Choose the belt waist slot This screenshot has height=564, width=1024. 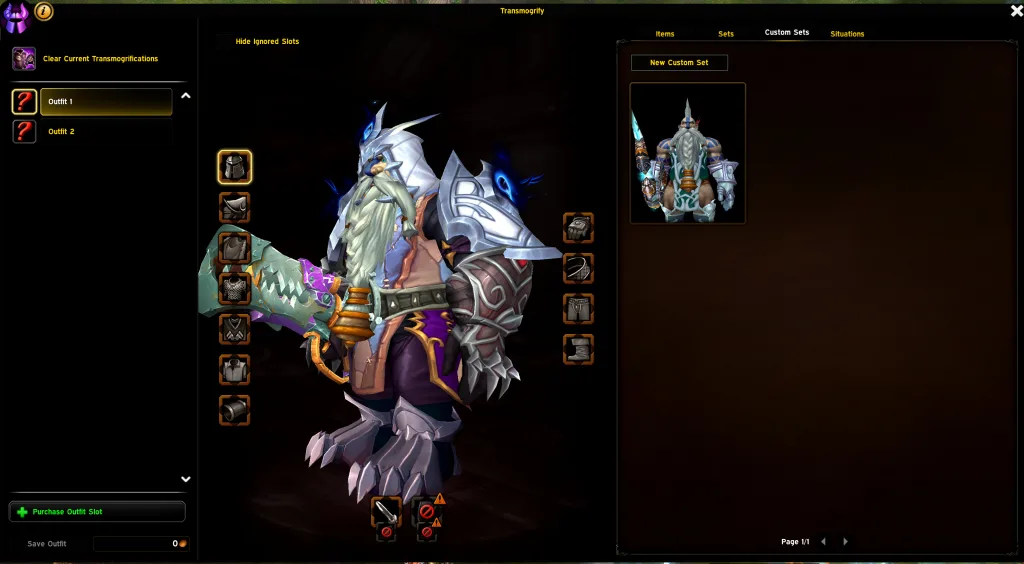pyautogui.click(x=578, y=268)
